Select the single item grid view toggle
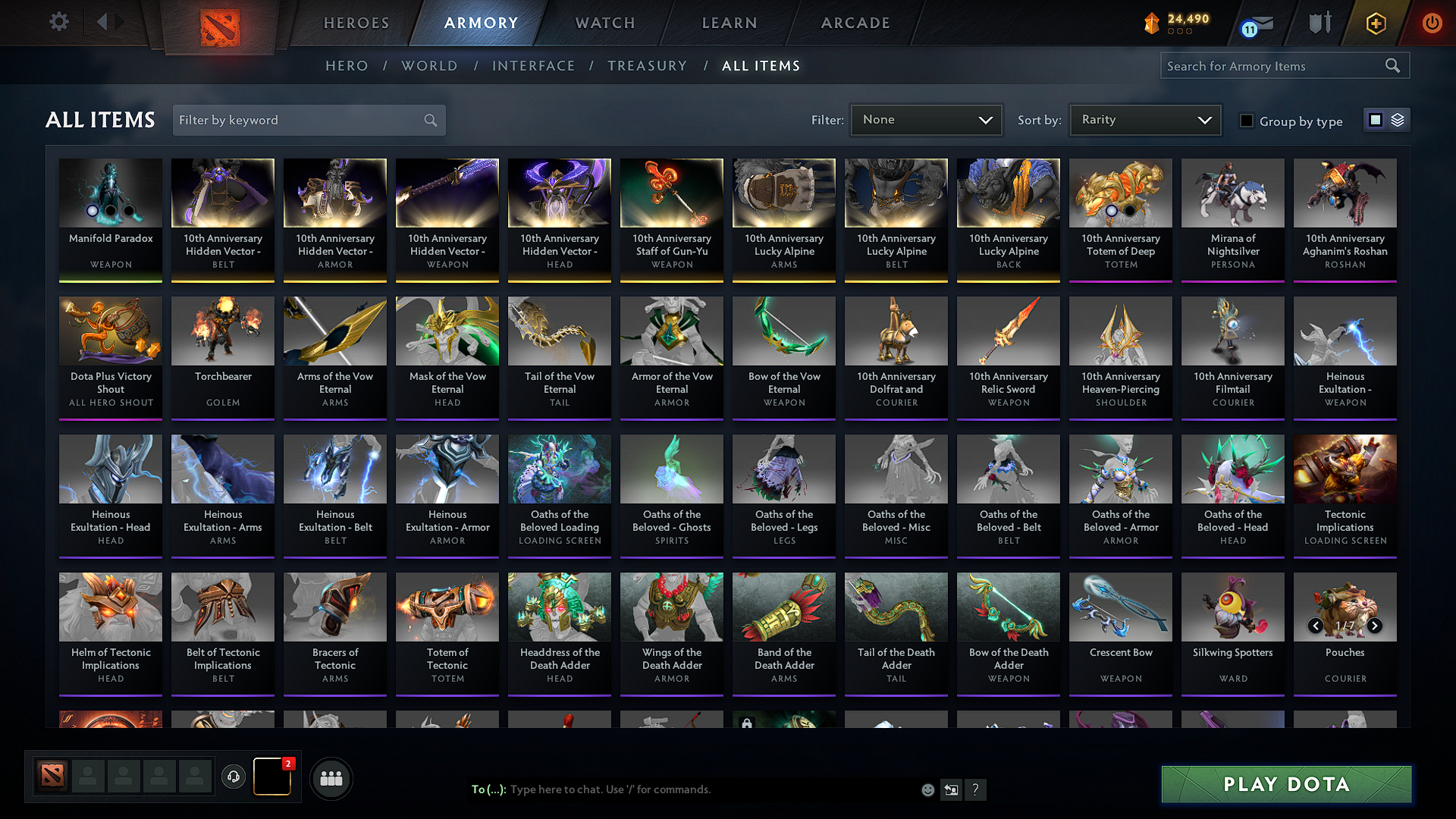Screen dimensions: 1456x819 pos(1376,119)
